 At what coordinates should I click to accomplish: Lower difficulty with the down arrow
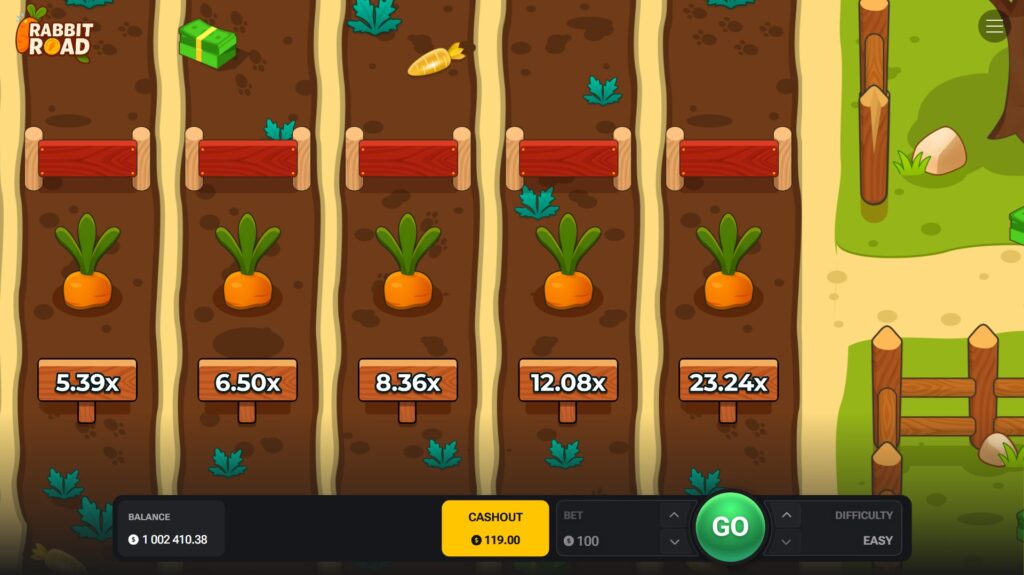(x=787, y=541)
